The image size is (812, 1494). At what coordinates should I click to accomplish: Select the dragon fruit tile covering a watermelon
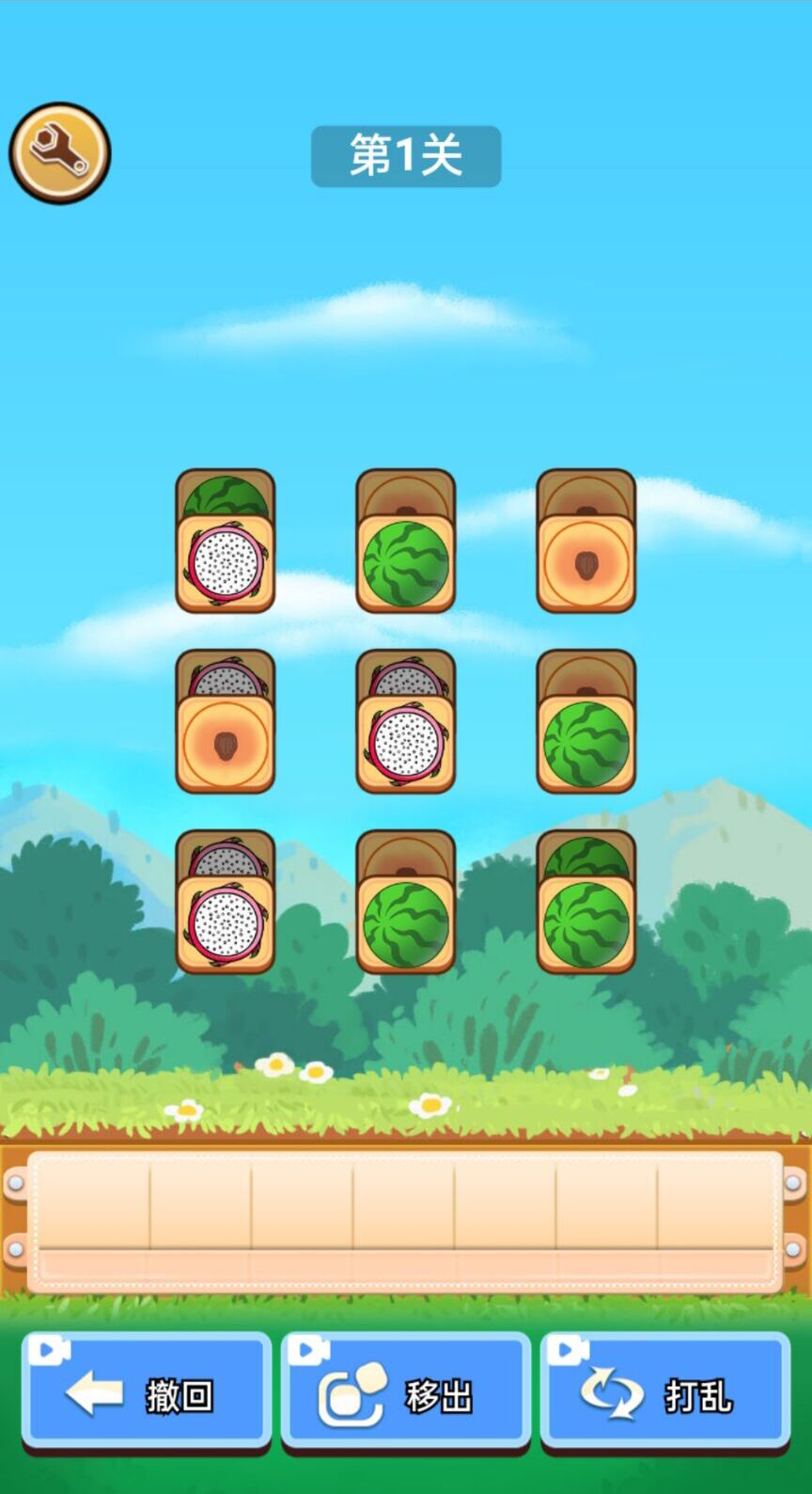coord(226,563)
